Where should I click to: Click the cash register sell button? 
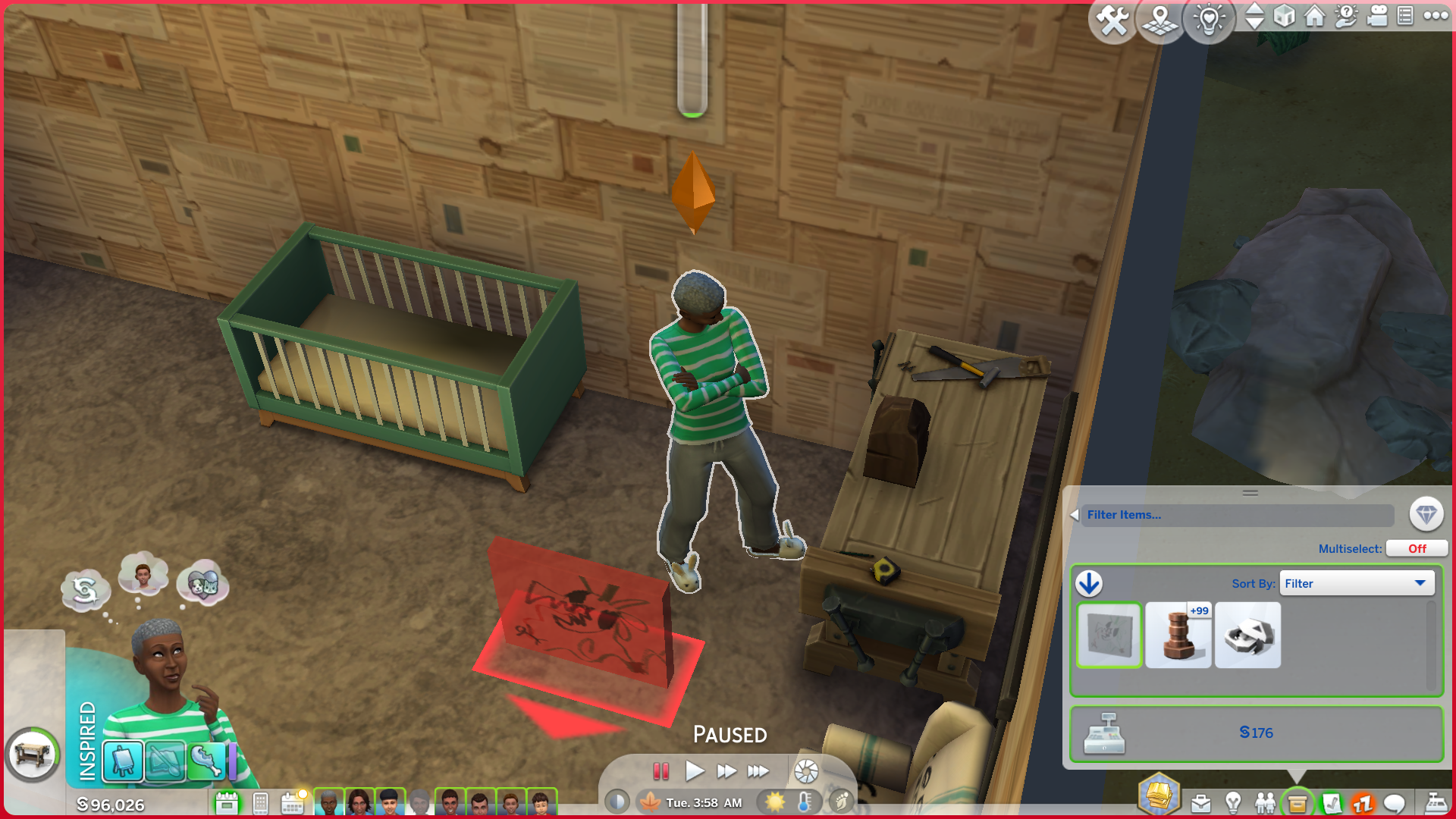click(x=1104, y=733)
